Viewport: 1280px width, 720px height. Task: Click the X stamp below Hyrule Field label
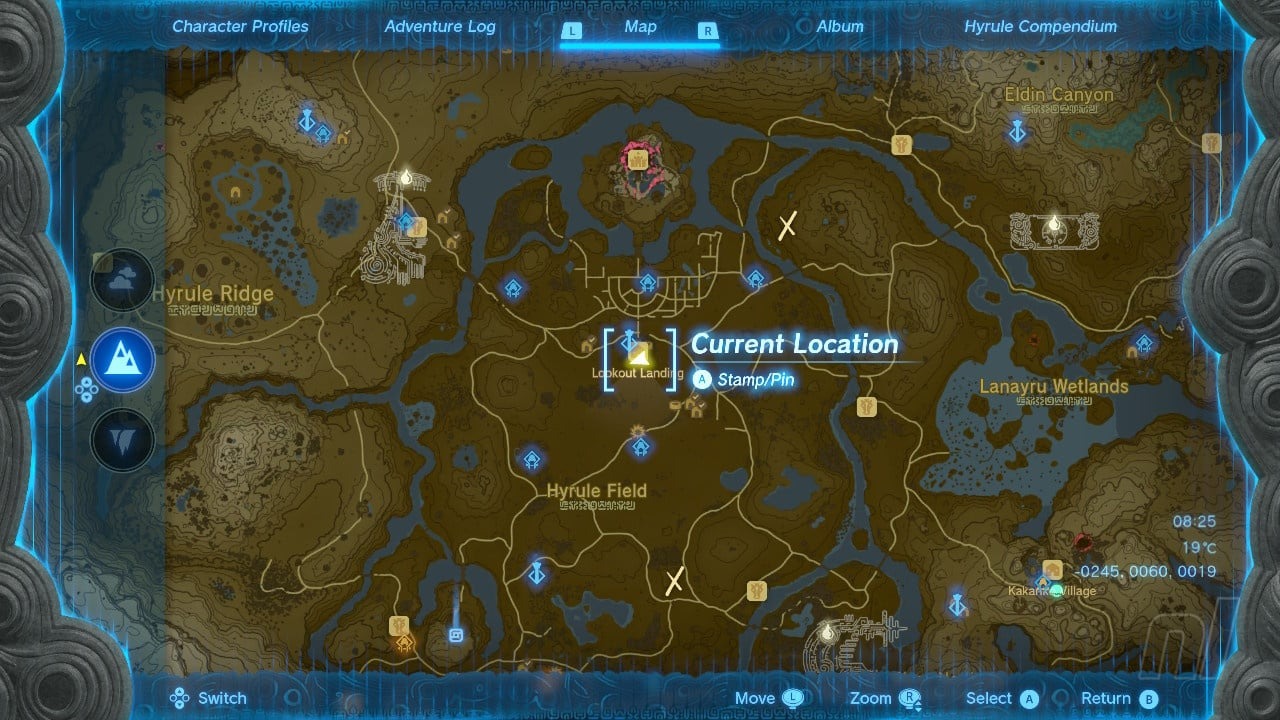(675, 580)
